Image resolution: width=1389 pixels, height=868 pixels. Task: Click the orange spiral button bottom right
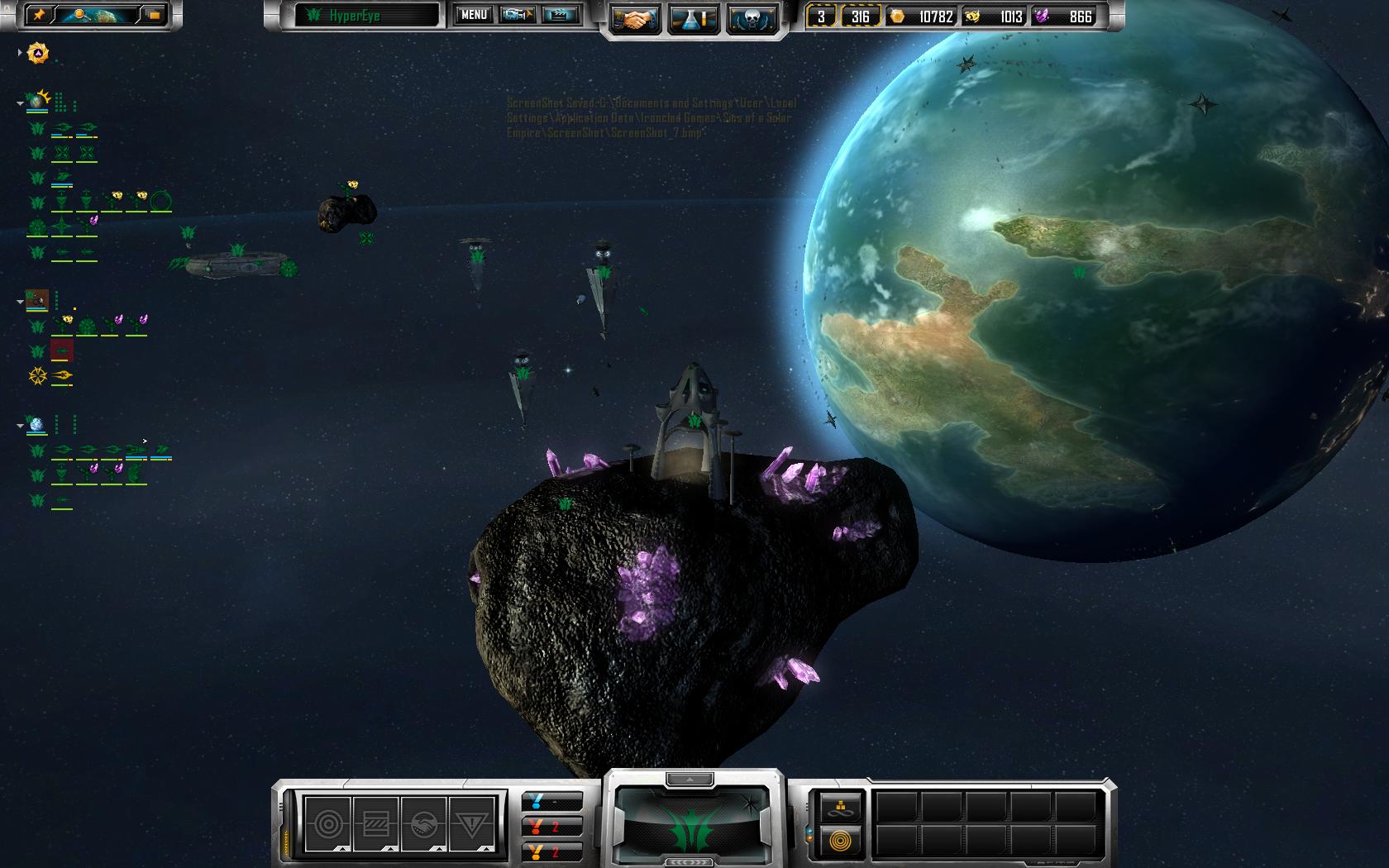point(842,842)
